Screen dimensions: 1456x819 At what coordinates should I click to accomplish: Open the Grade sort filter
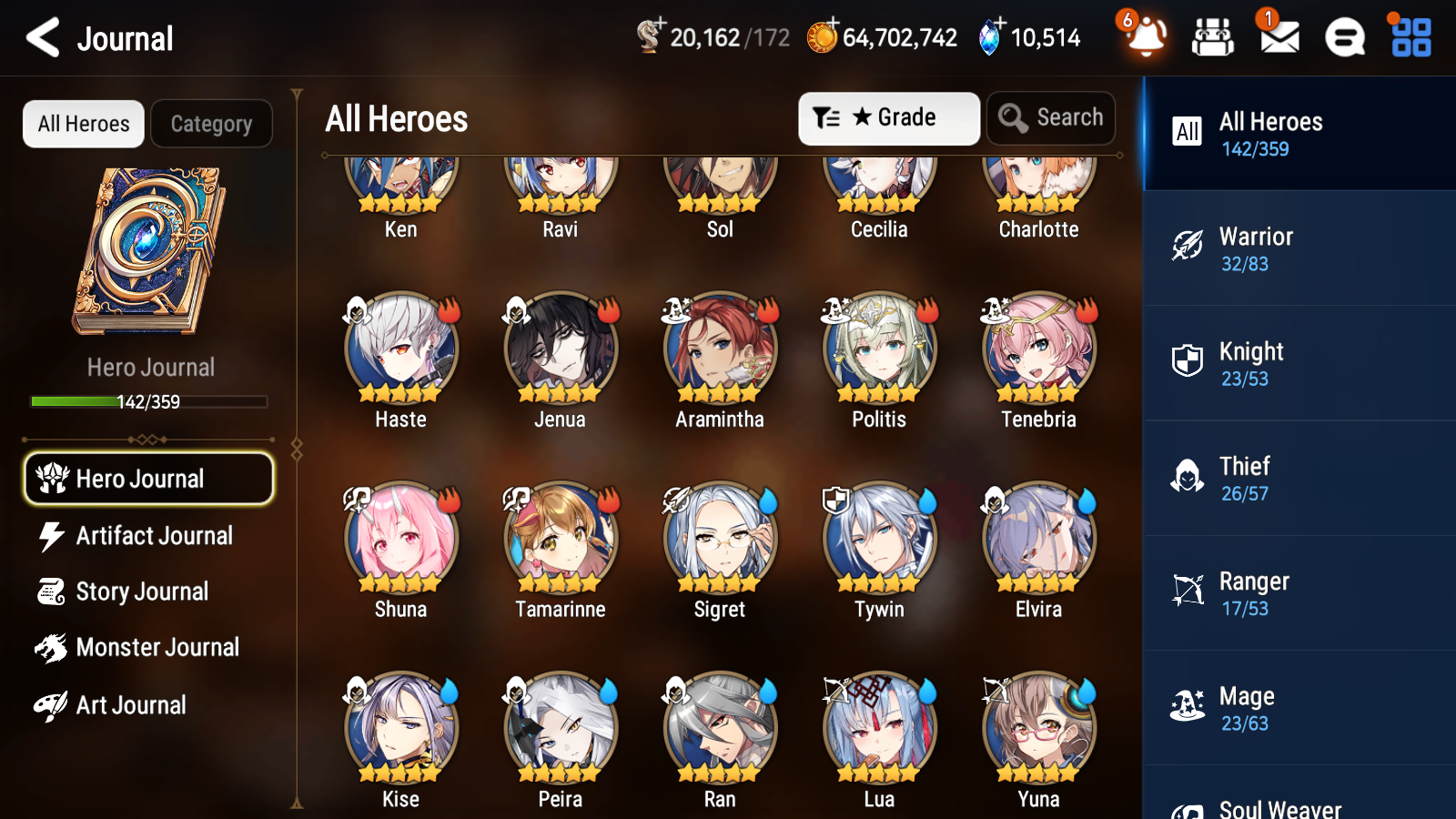pos(887,117)
